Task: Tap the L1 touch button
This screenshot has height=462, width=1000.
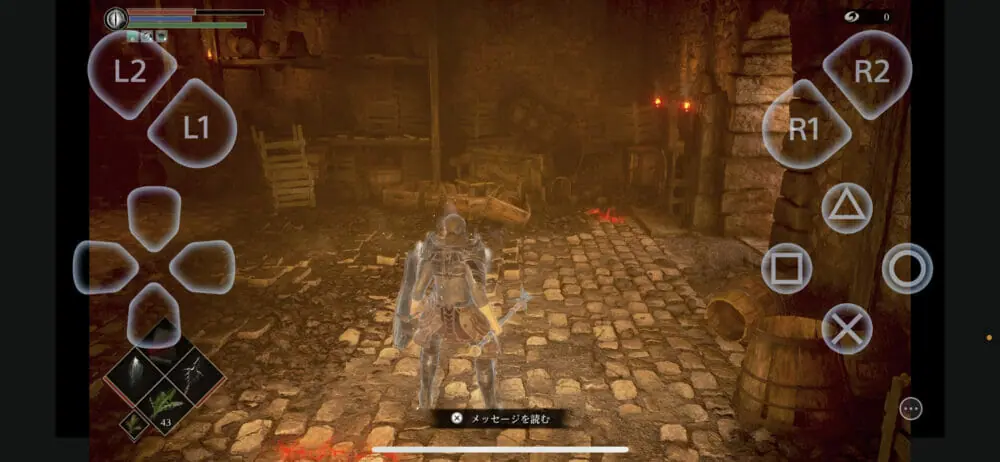Action: [x=193, y=126]
